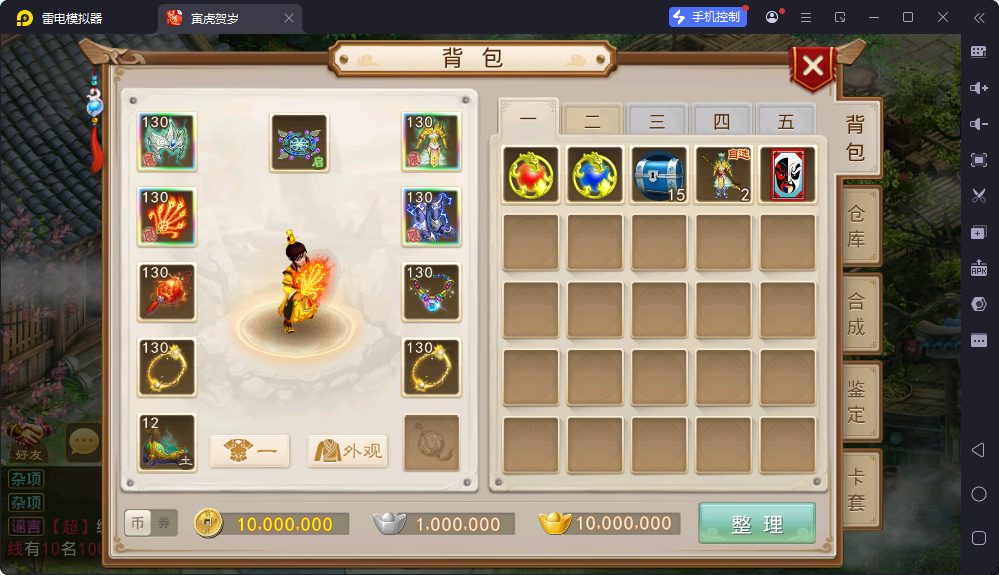Select the opera mask item

point(788,176)
